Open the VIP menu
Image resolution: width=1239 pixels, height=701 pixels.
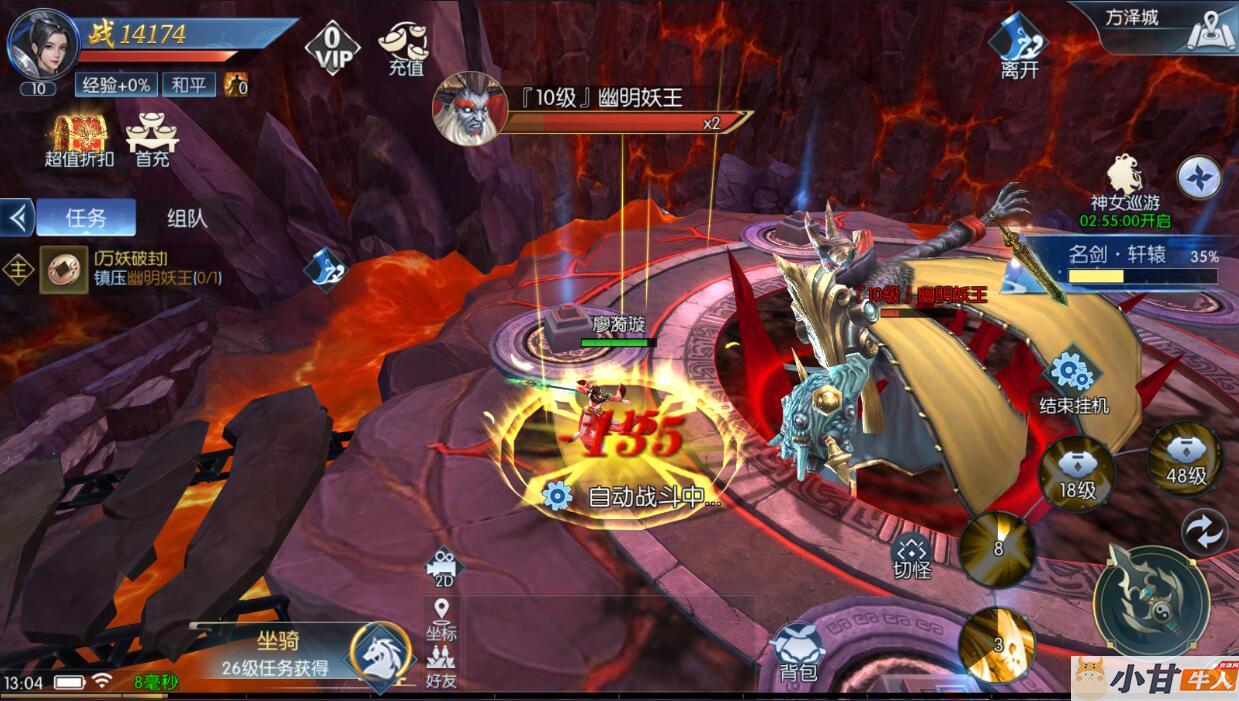point(334,48)
